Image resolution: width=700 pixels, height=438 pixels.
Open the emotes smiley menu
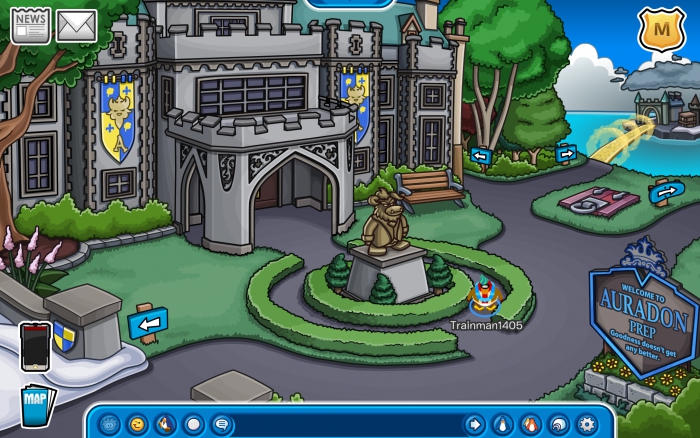point(137,424)
